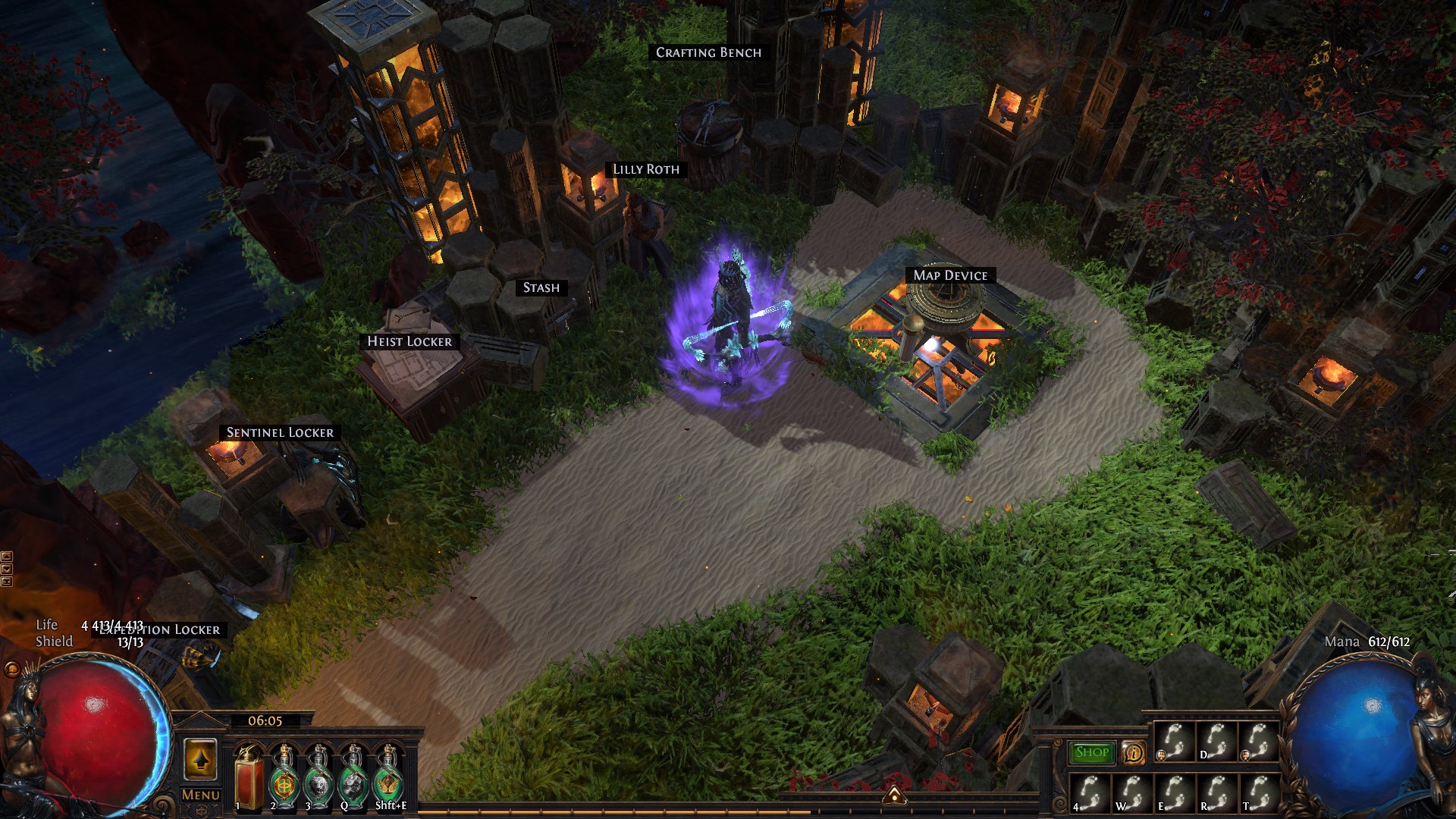The width and height of the screenshot is (1456, 819).
Task: Talk to Lilly Roth via her name label
Action: pyautogui.click(x=646, y=169)
